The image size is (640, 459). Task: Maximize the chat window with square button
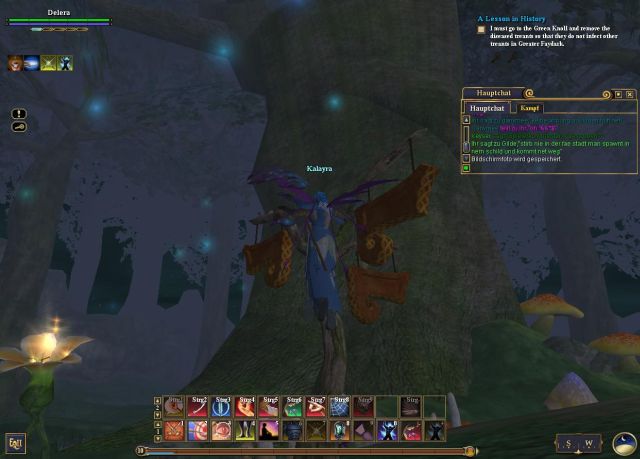coord(618,94)
